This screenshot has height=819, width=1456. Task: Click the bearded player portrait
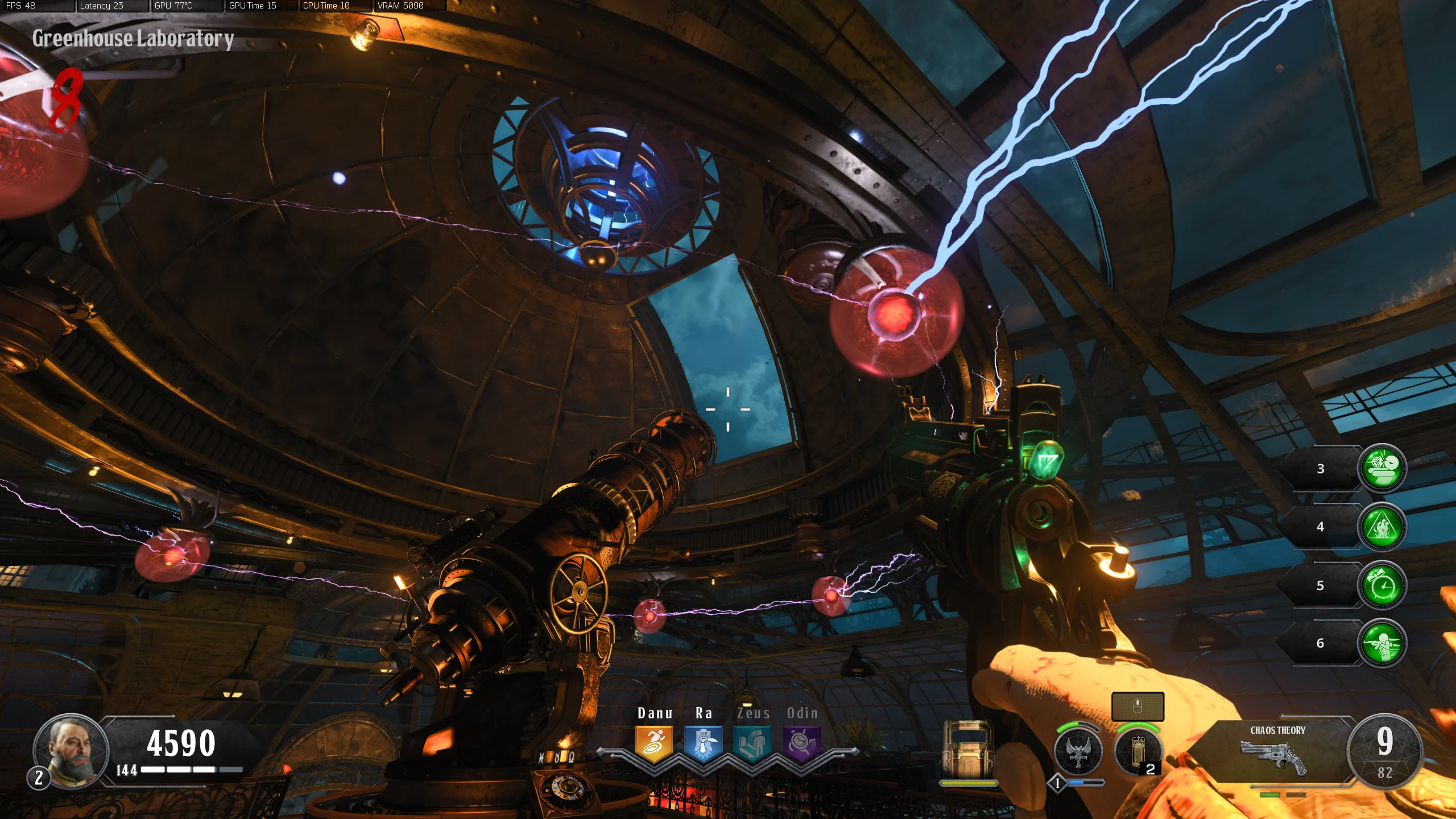(x=71, y=751)
